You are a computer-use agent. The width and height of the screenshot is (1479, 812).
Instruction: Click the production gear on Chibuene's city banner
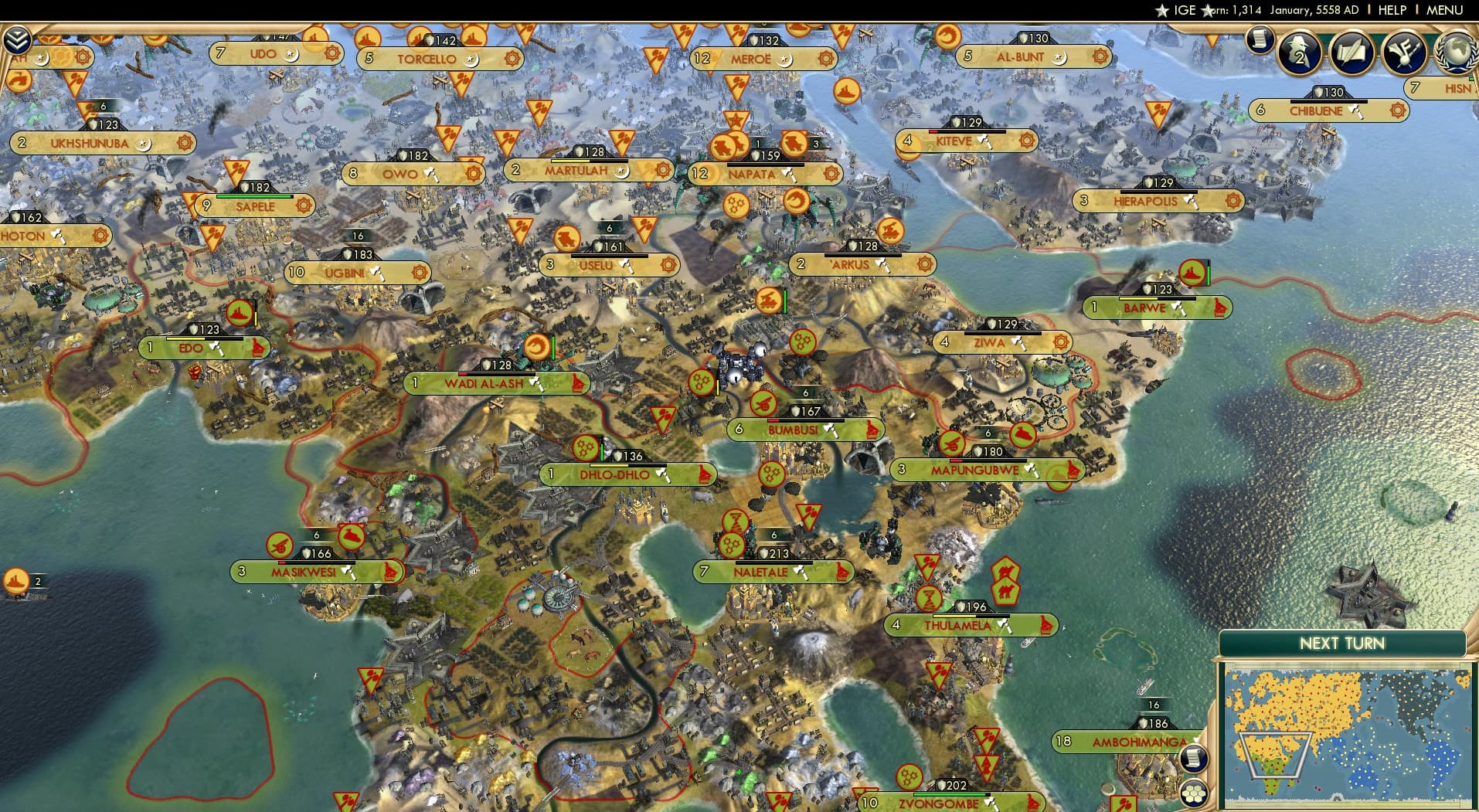click(x=1397, y=110)
